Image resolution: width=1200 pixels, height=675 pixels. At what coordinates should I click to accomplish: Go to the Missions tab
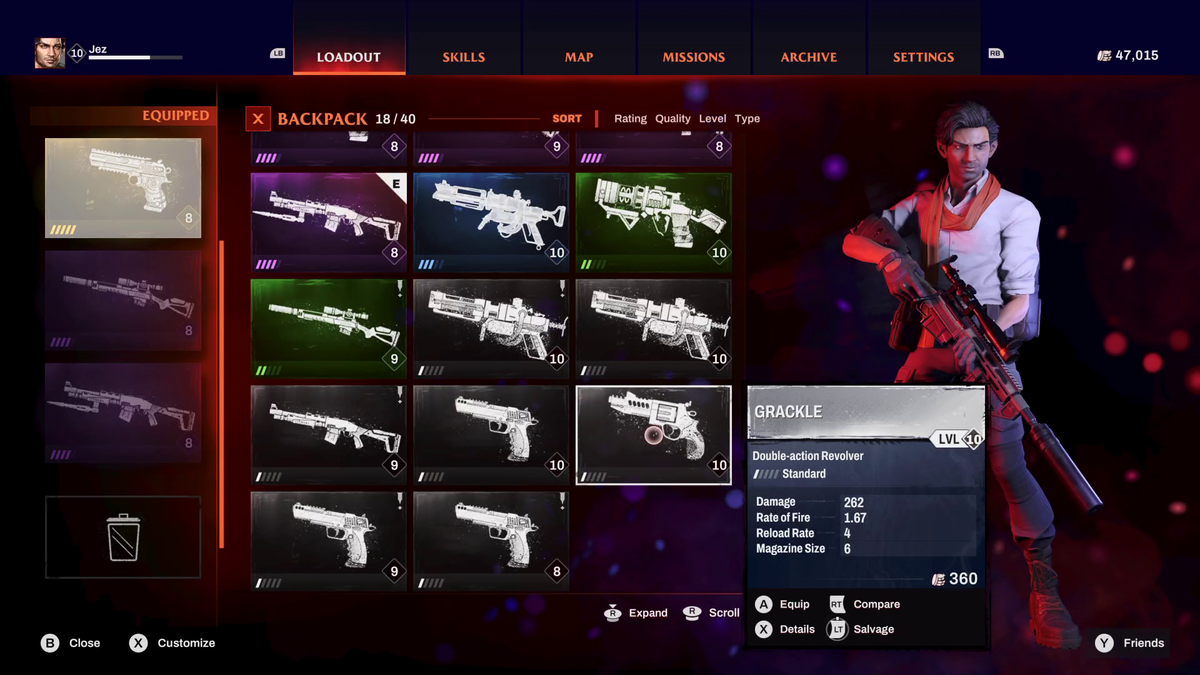[693, 57]
